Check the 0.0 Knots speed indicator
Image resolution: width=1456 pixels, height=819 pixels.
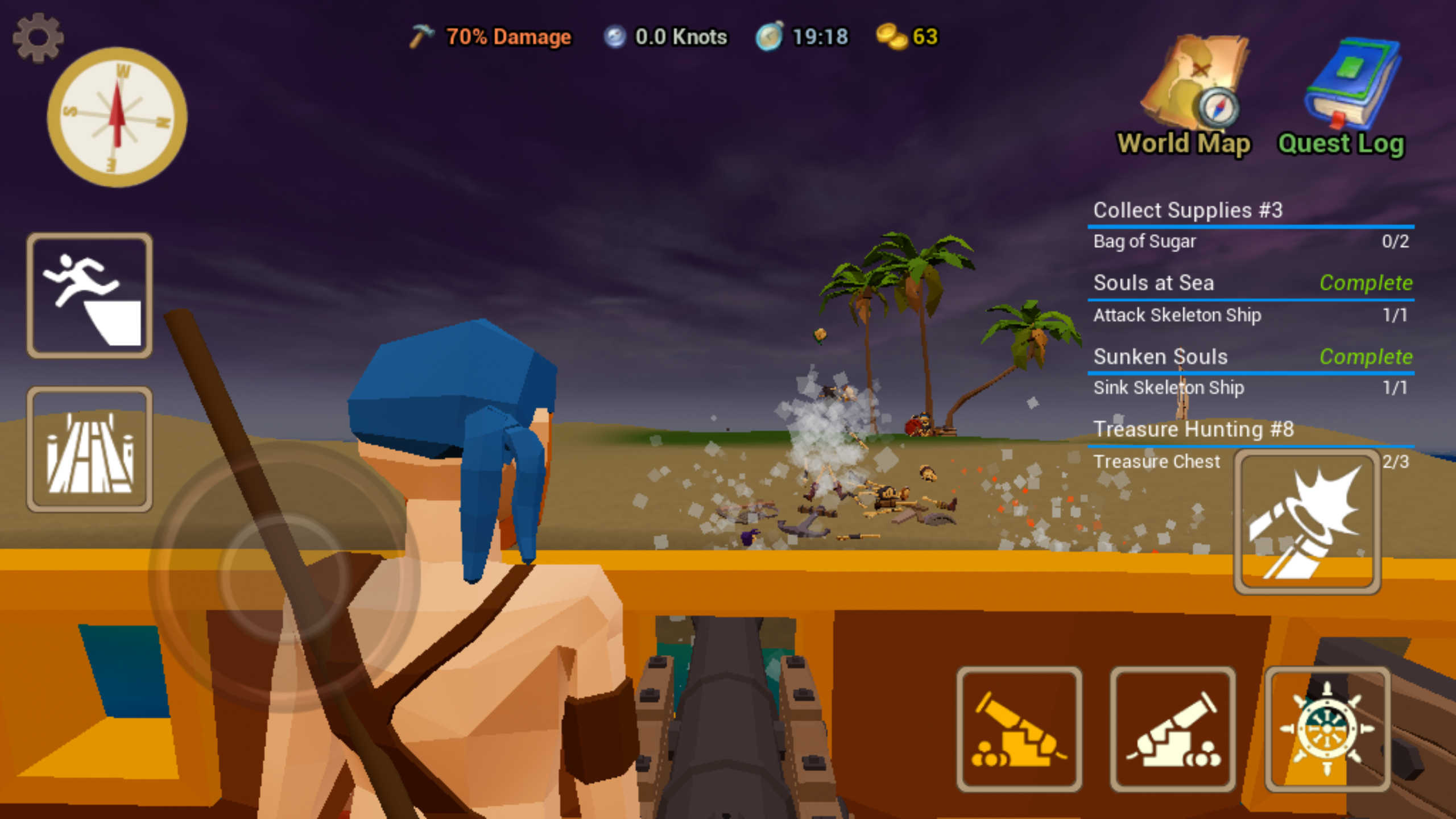(665, 36)
